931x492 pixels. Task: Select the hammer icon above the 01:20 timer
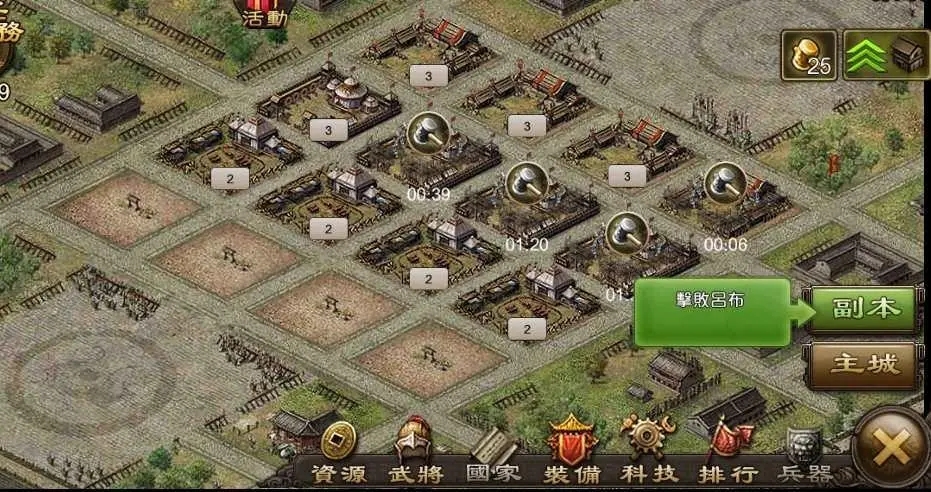pyautogui.click(x=526, y=183)
